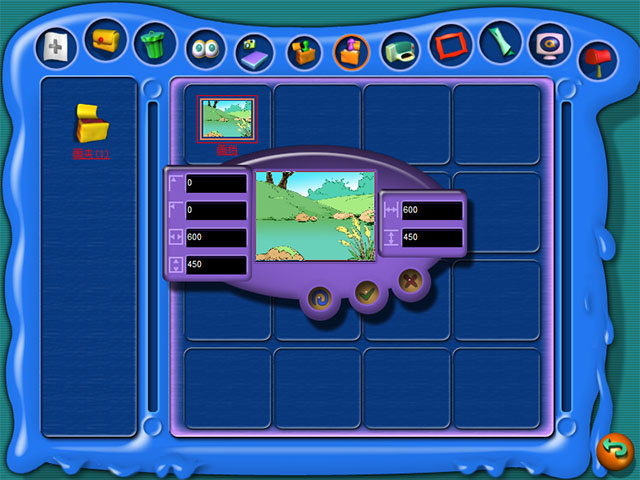Viewport: 640px width, 480px height.
Task: Click the green trash can icon
Action: click(154, 42)
